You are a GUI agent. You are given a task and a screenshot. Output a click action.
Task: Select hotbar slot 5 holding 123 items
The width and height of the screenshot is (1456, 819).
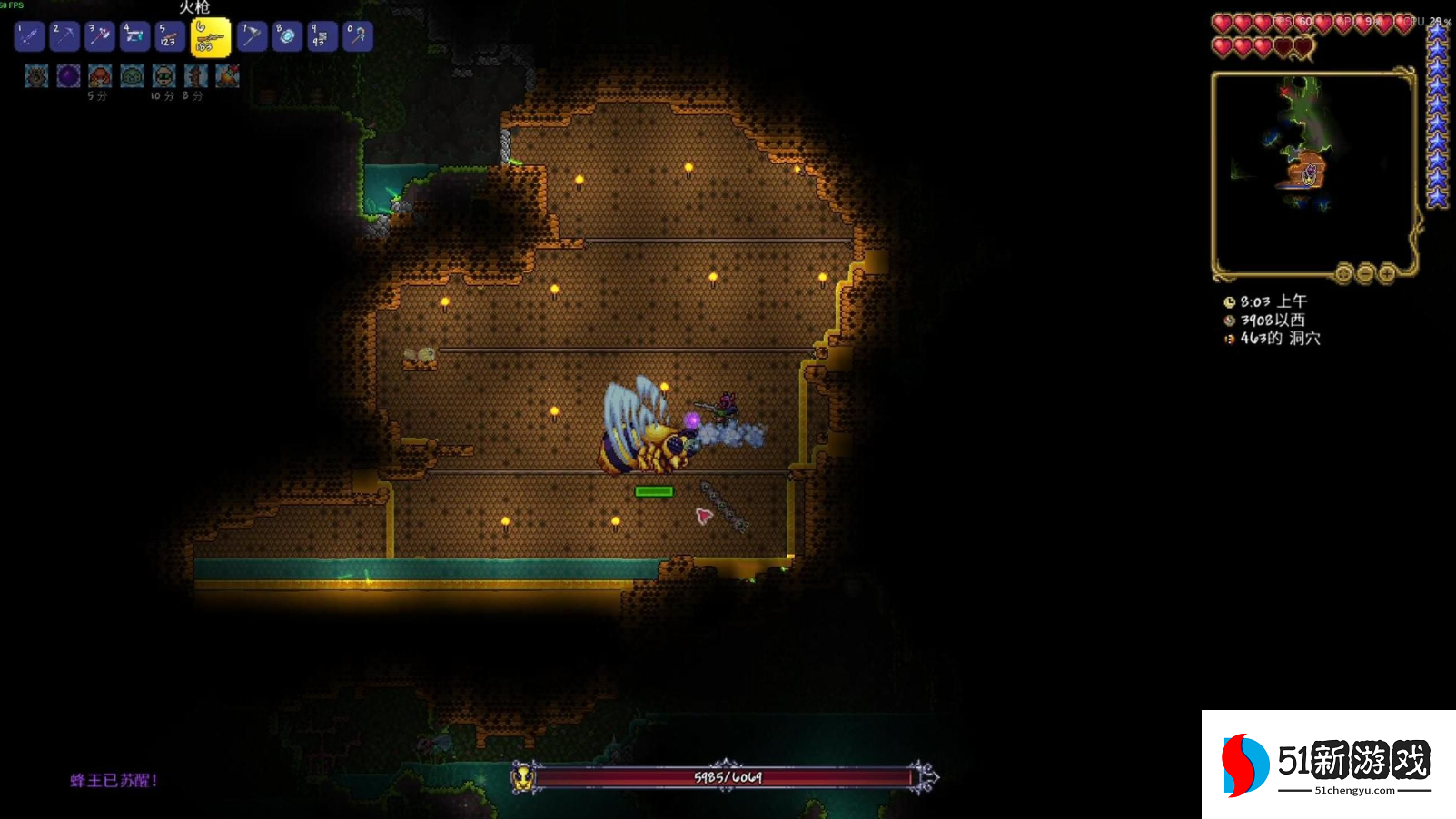[170, 36]
